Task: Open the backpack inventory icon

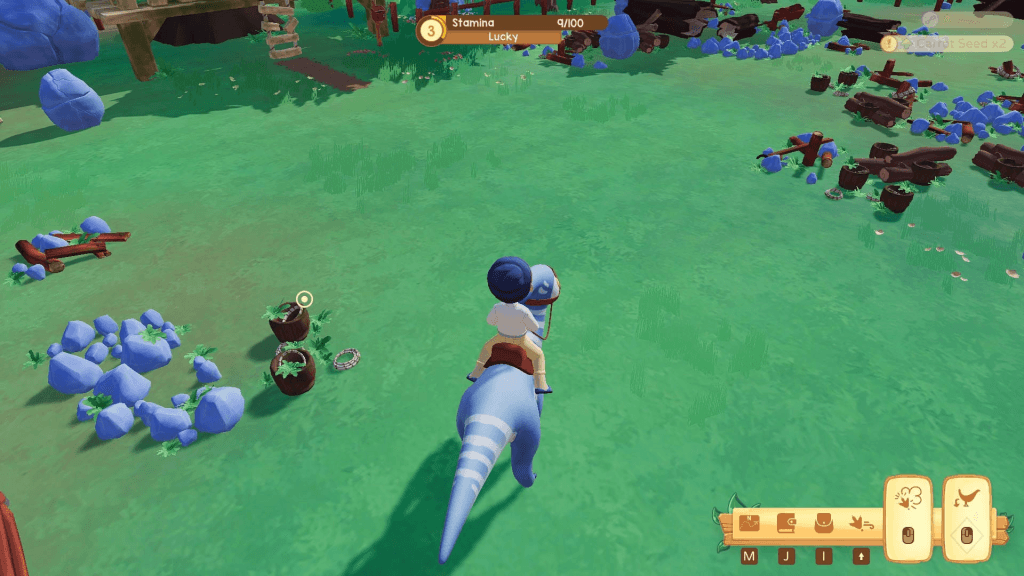Action: [x=824, y=522]
